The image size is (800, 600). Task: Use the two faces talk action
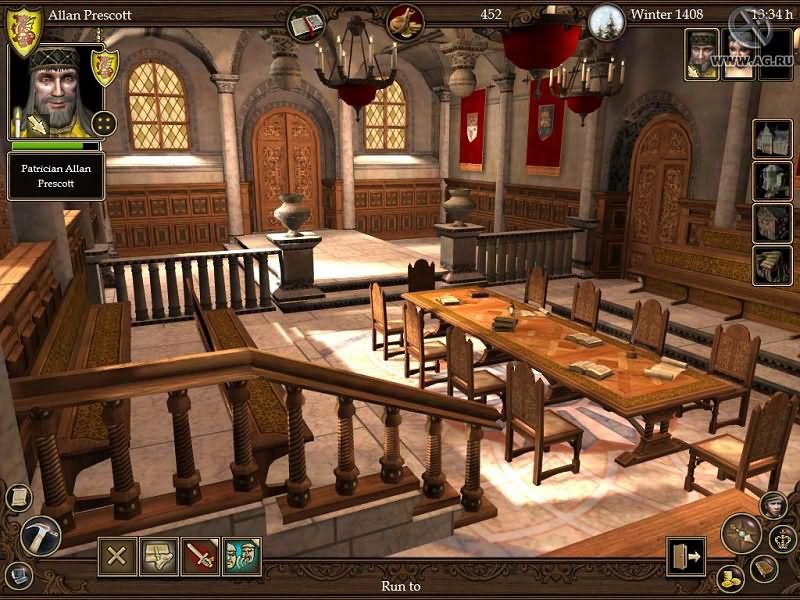click(241, 556)
